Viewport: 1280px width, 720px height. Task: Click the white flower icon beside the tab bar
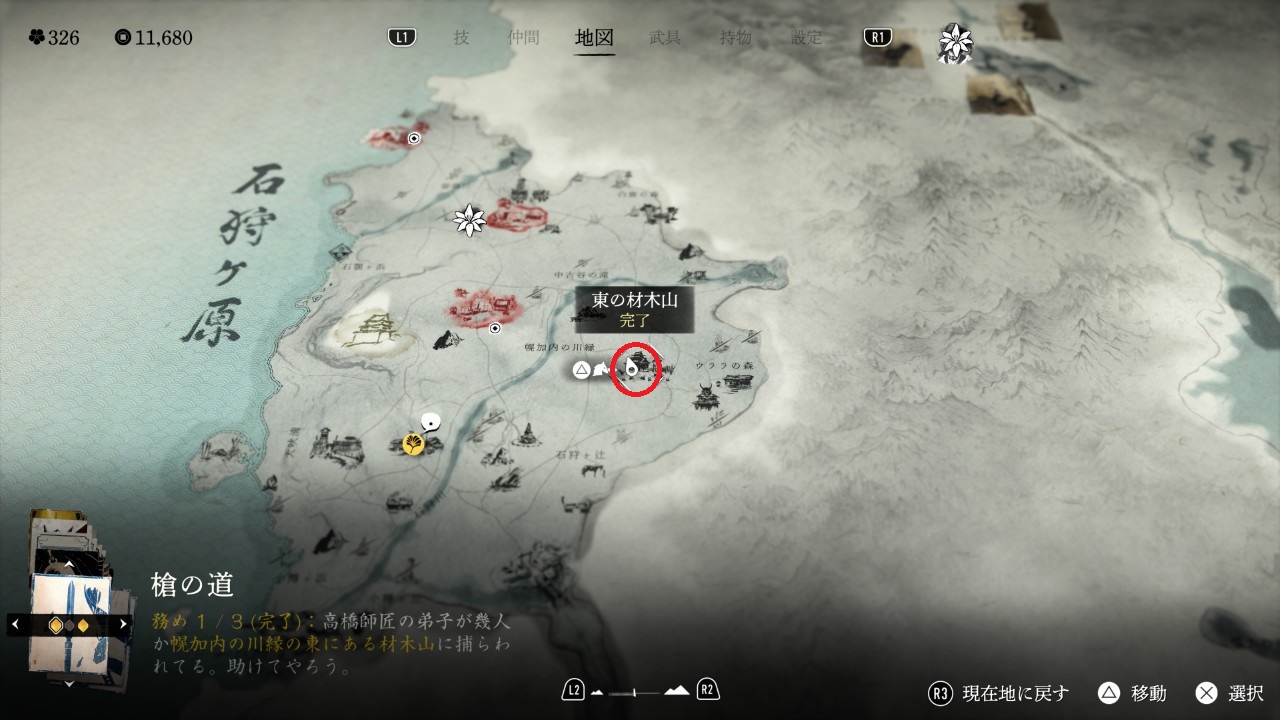click(955, 43)
